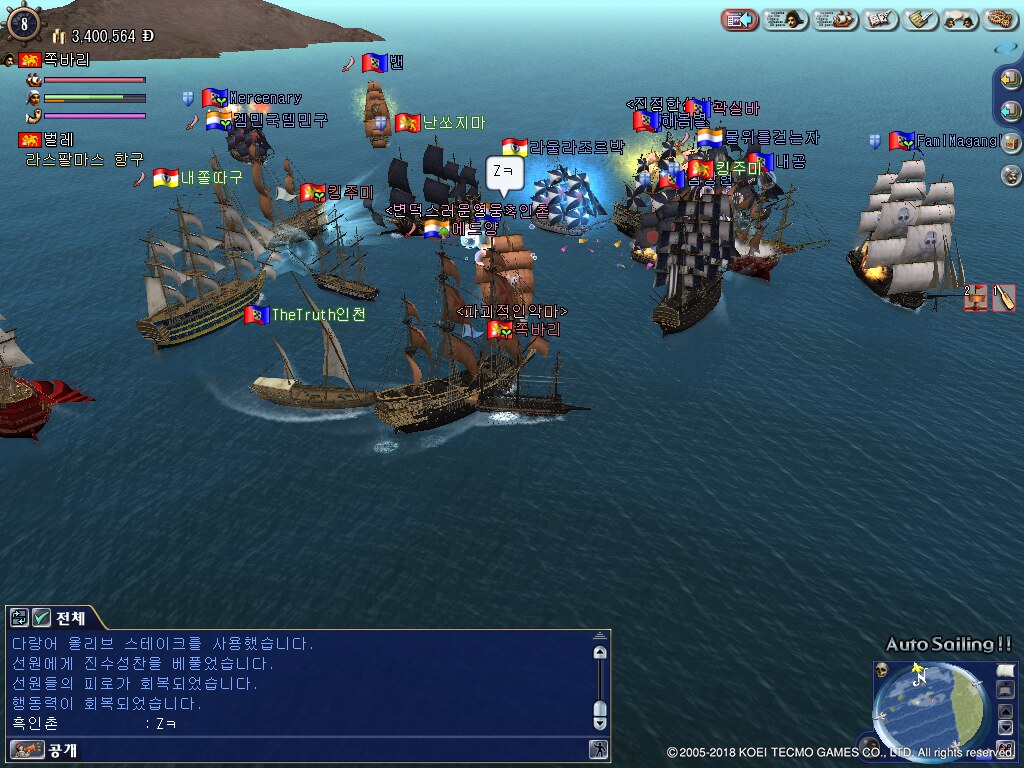Click the running figure icon in chat bar

[x=598, y=749]
